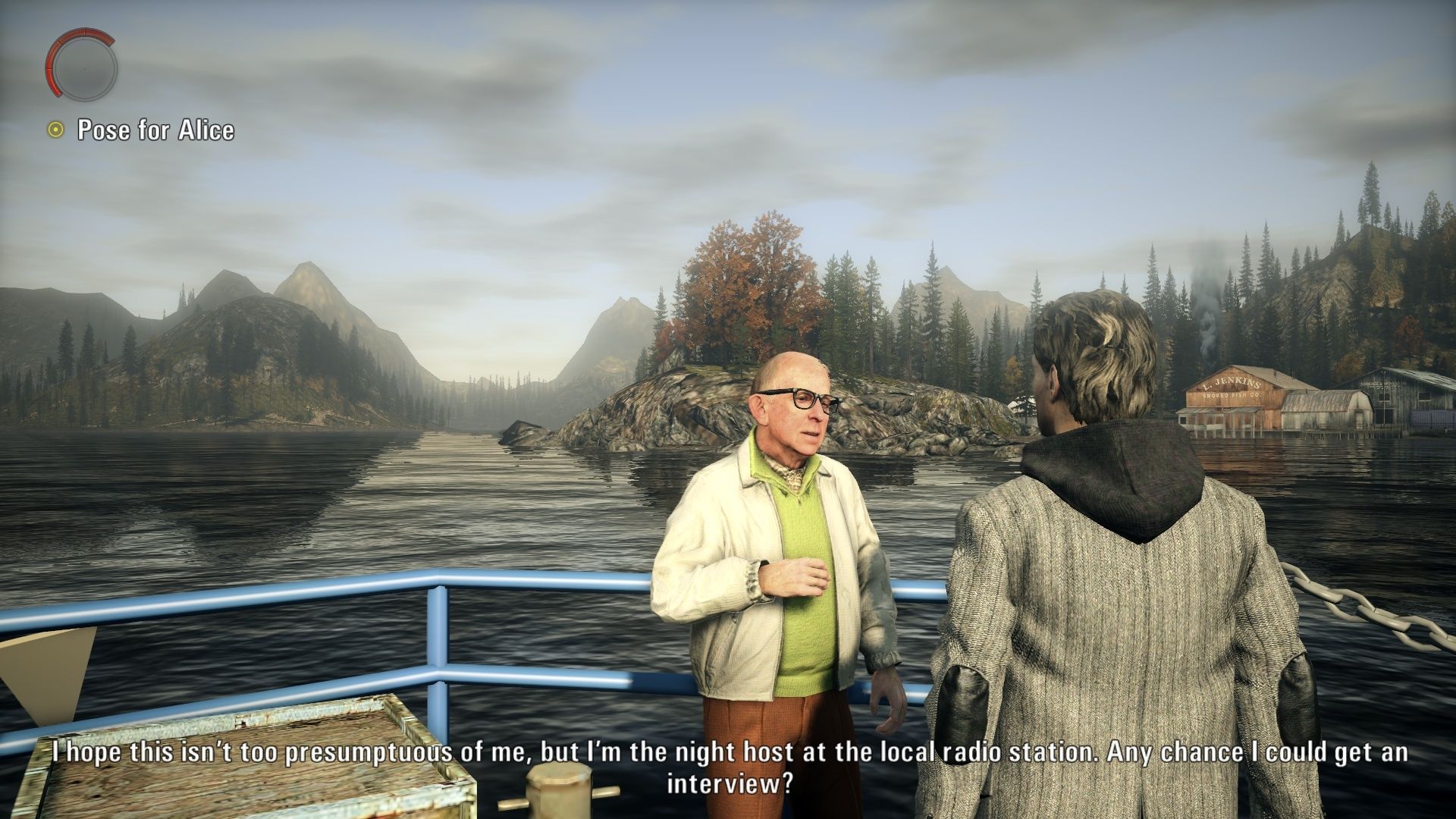Select the Pose for Alice objective
Screen dimensions: 1456x819
[x=155, y=130]
